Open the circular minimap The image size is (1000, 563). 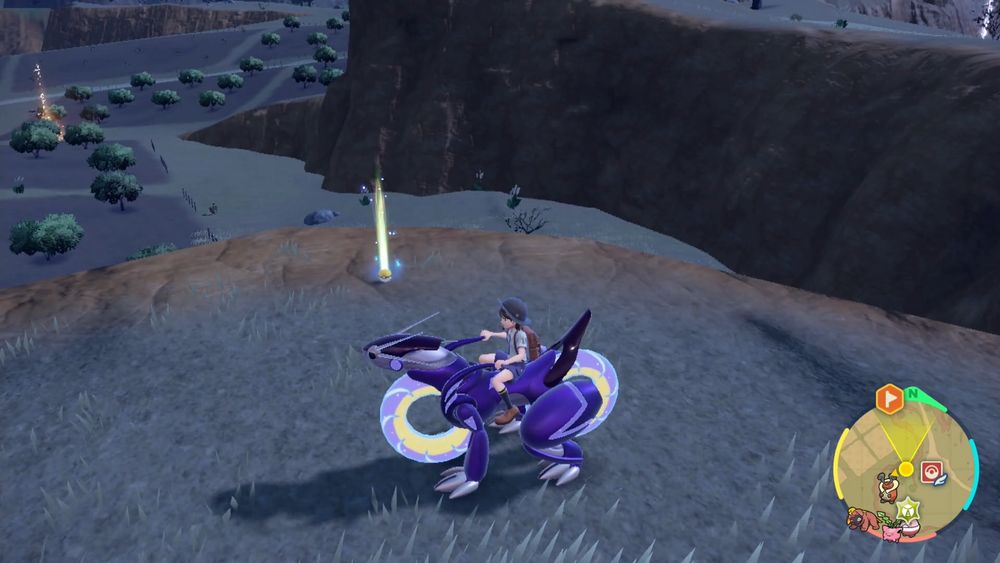coord(904,468)
